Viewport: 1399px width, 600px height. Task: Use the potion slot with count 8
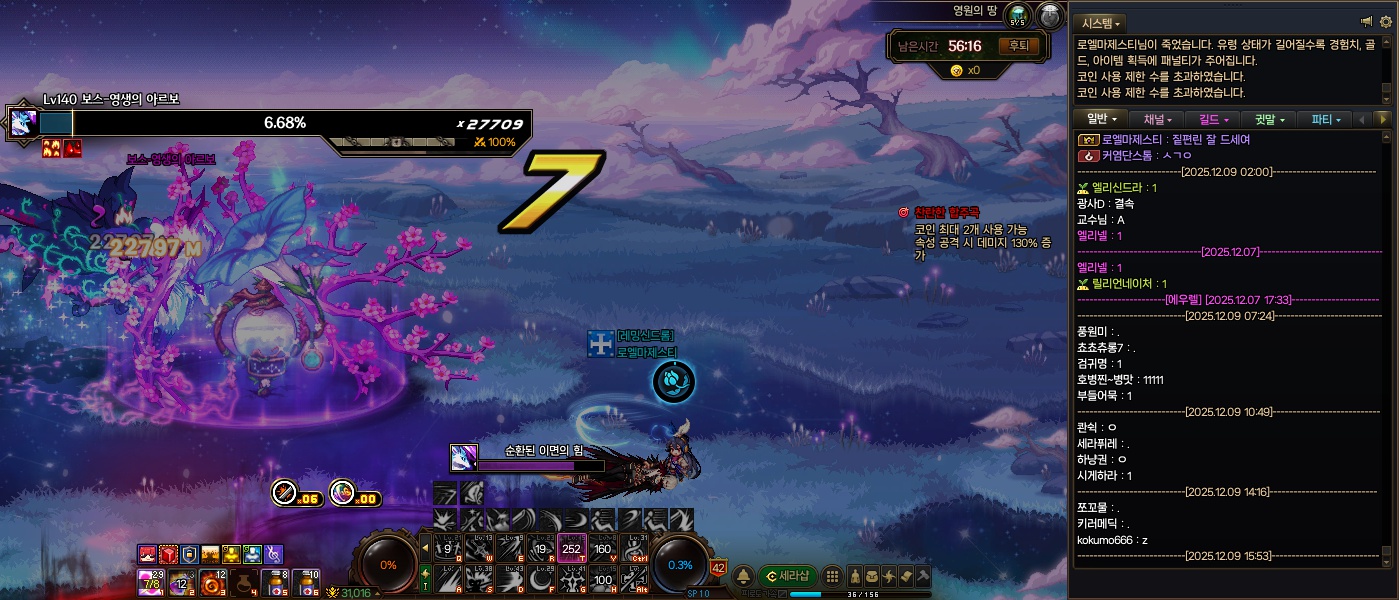tap(274, 582)
